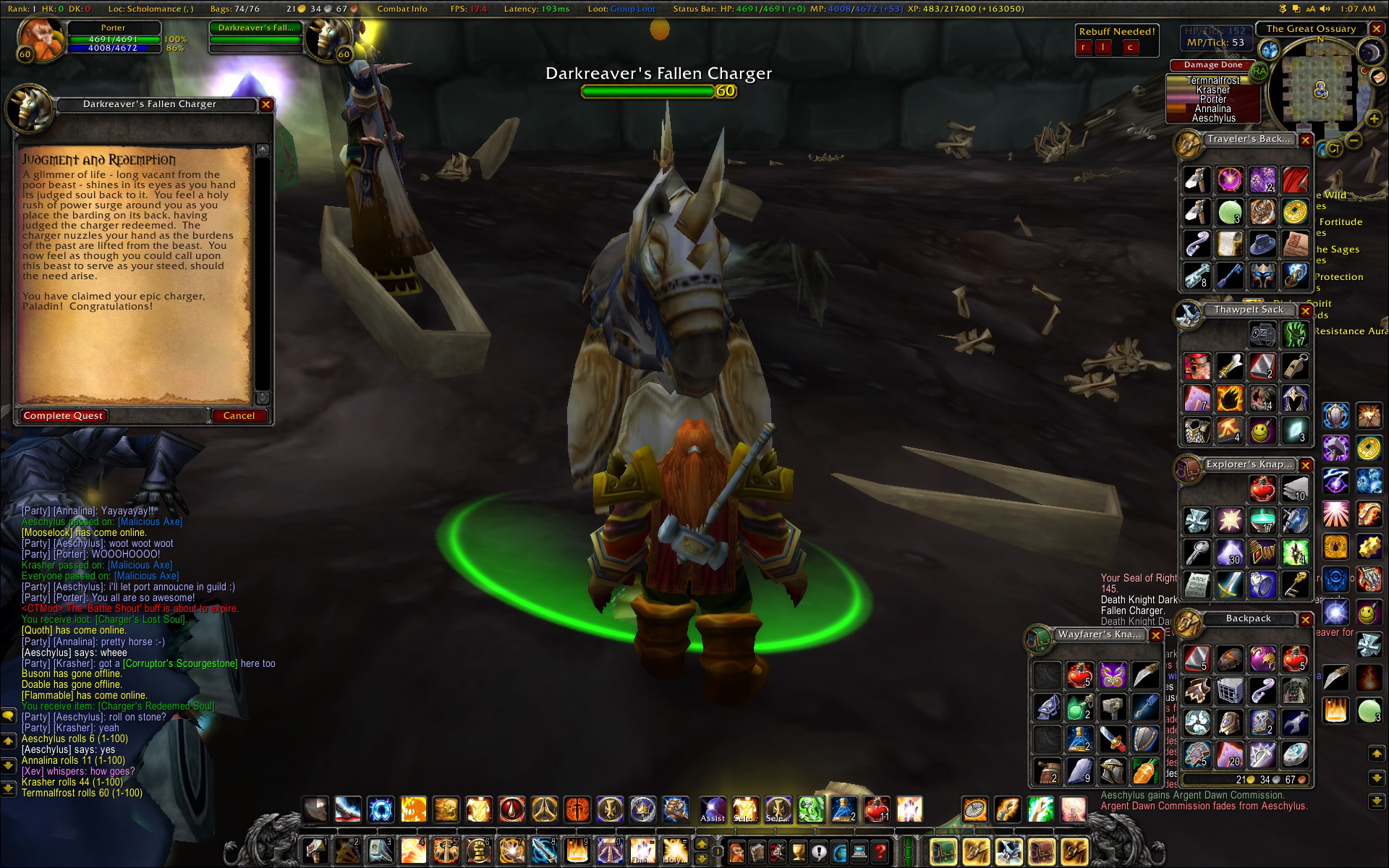Image resolution: width=1389 pixels, height=868 pixels.
Task: Toggle the pin icon in the top bar
Action: tap(1283, 9)
